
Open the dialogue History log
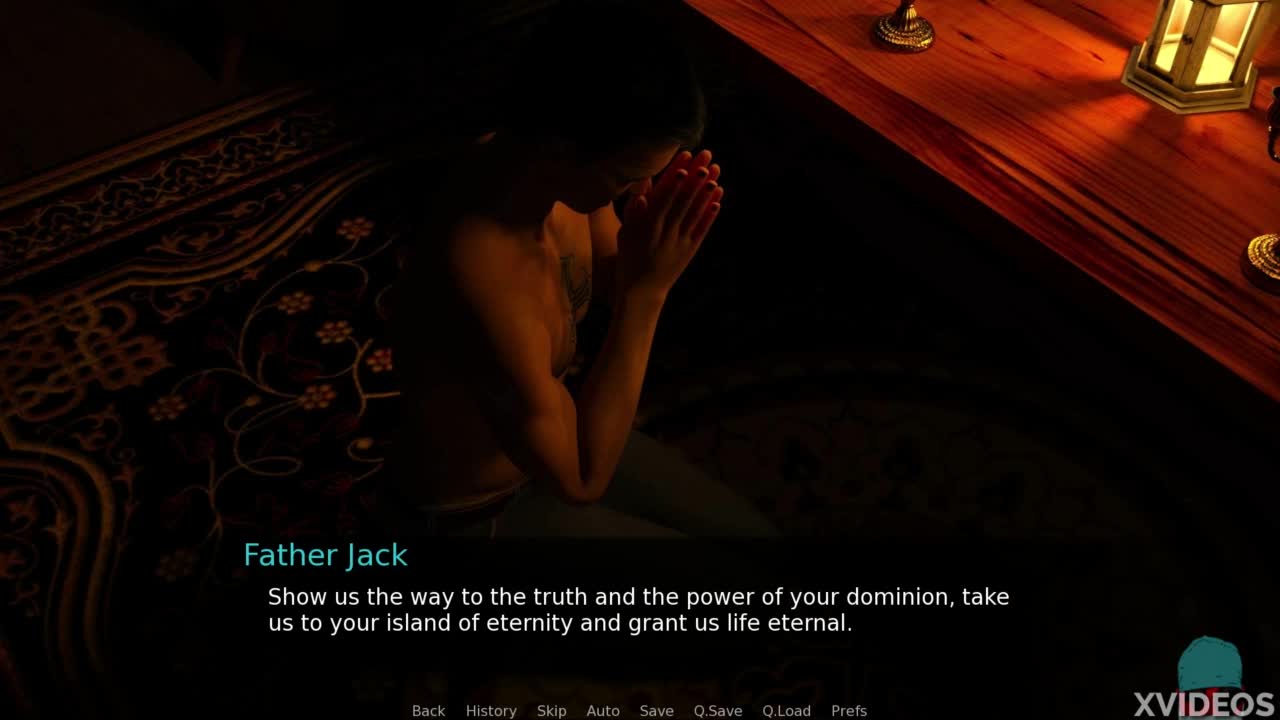491,711
